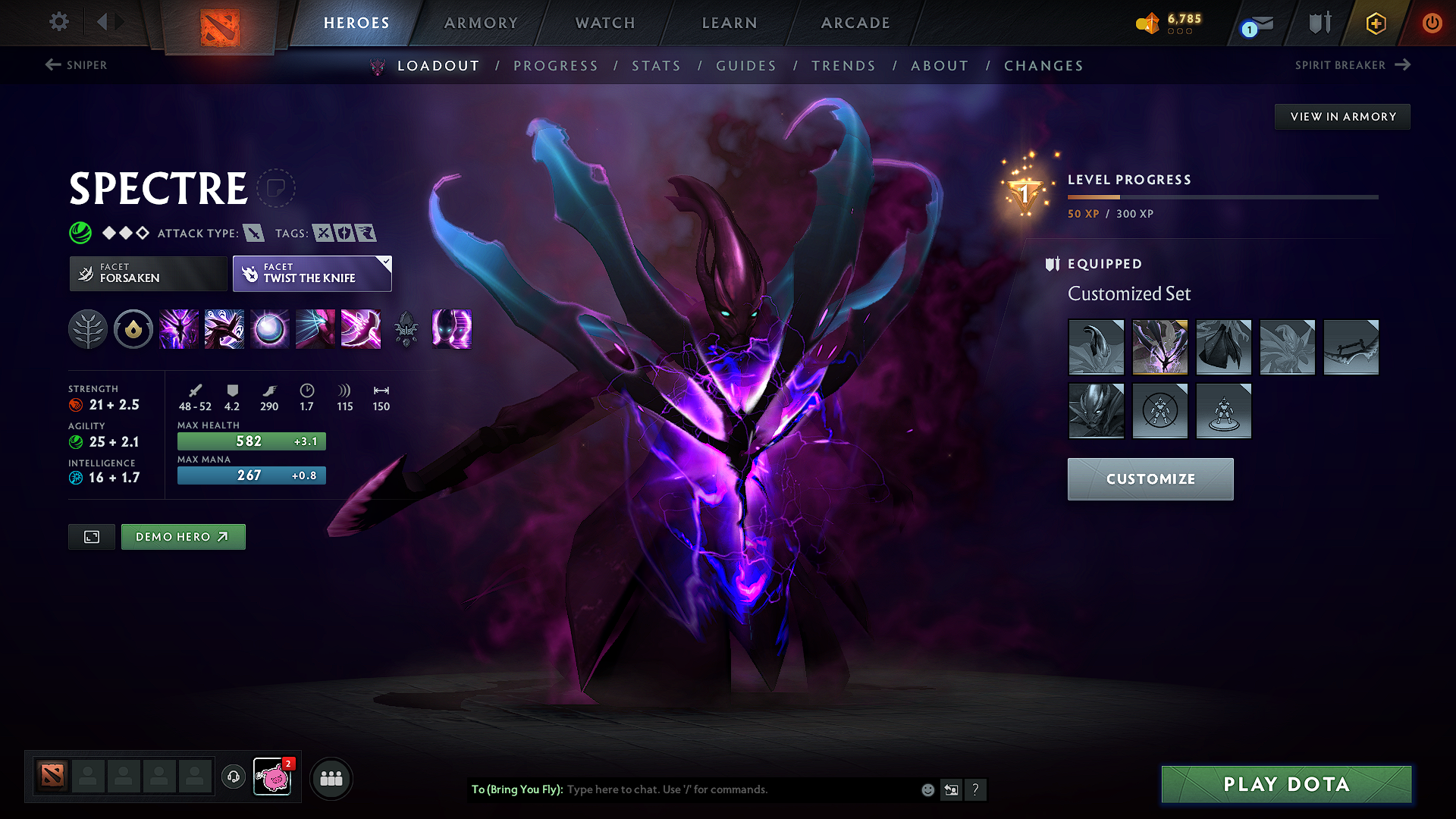Image resolution: width=1456 pixels, height=819 pixels.
Task: Open the emoticon picker in the chat bar
Action: 927,789
